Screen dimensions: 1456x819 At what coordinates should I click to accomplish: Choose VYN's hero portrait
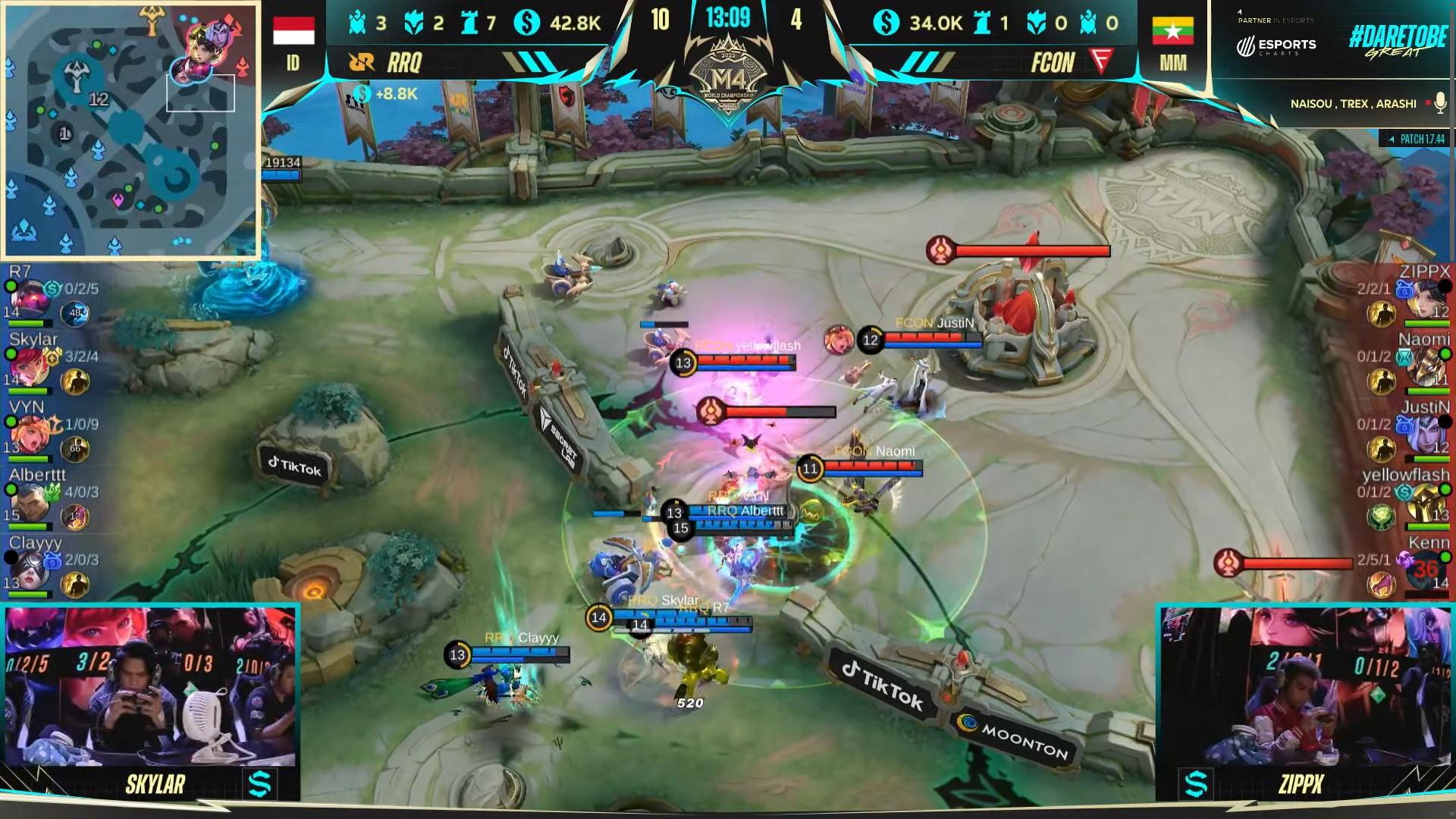pos(29,435)
